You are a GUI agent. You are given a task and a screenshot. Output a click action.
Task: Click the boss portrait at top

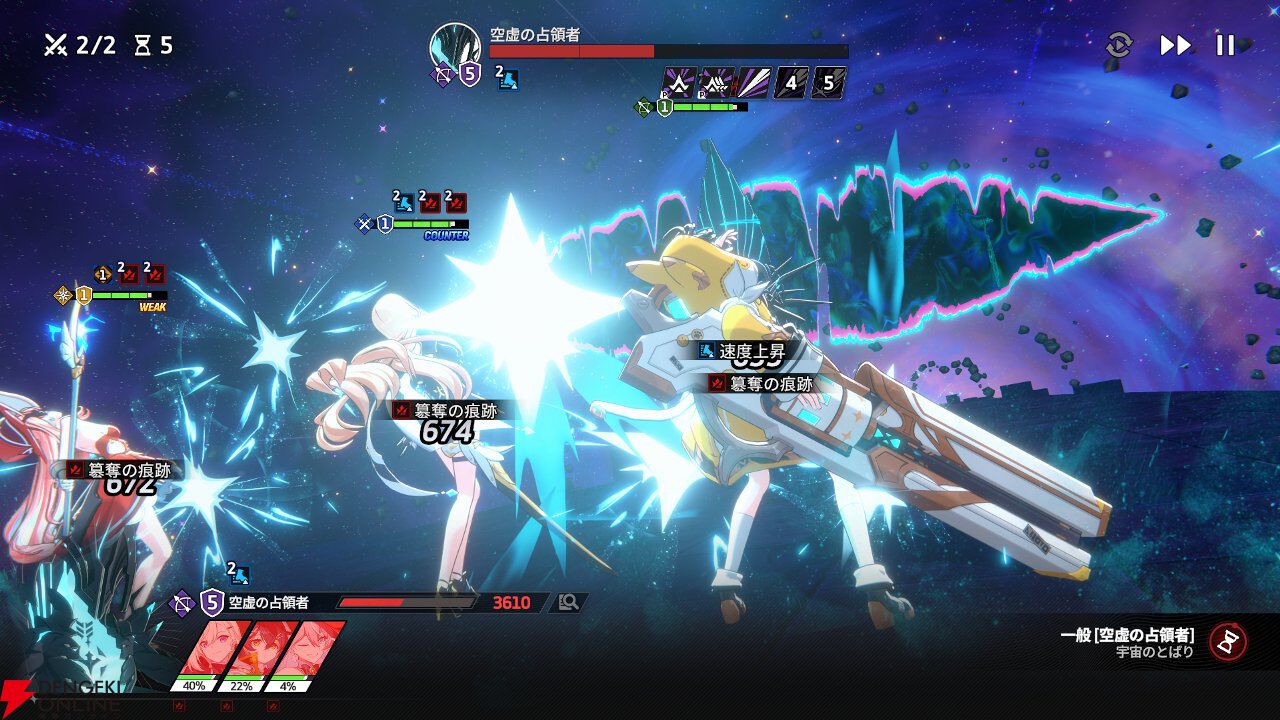pos(454,46)
